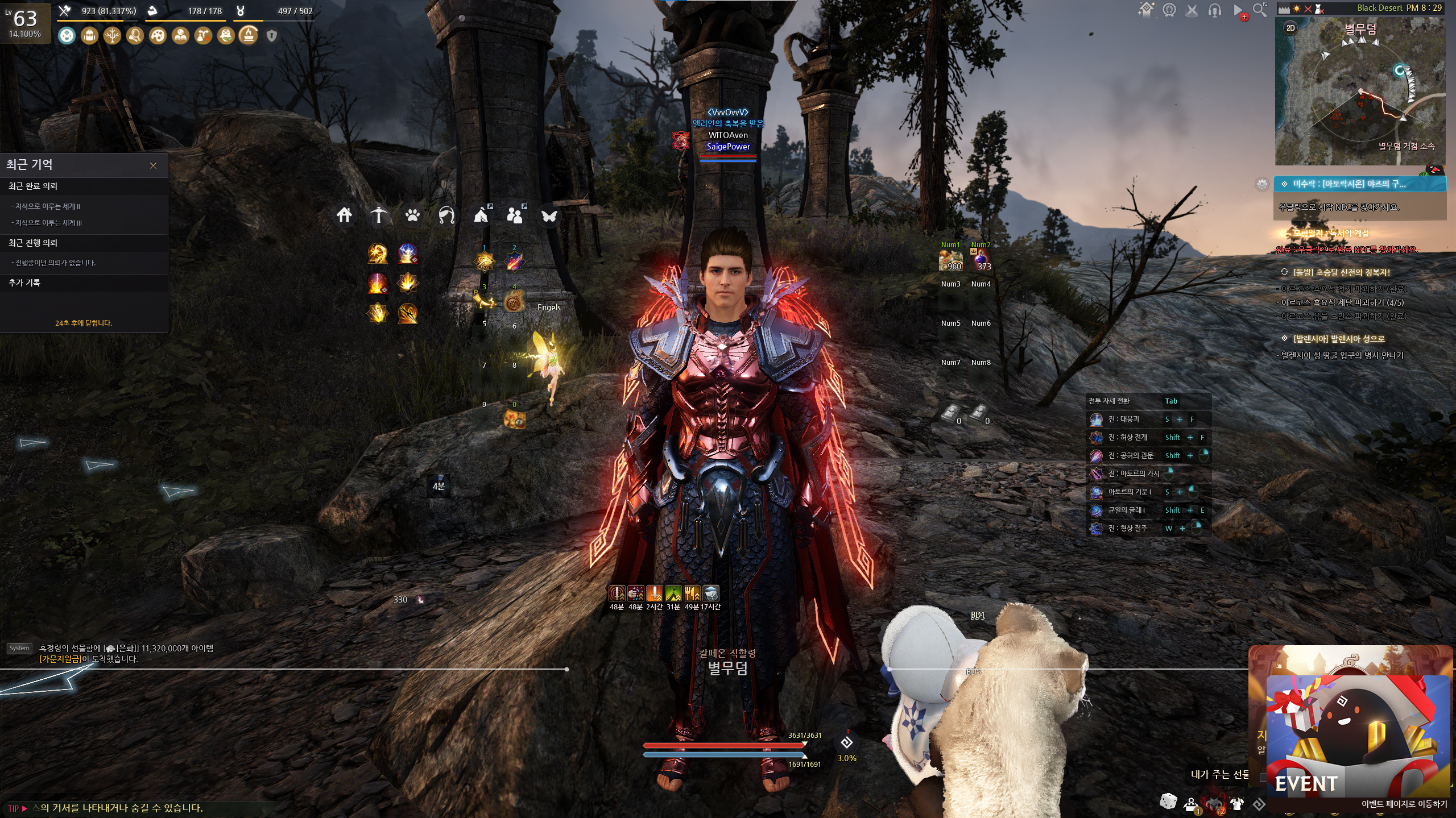This screenshot has width=1456, height=818.
Task: Use the compass item in quickslot 4
Action: pyautogui.click(x=514, y=302)
